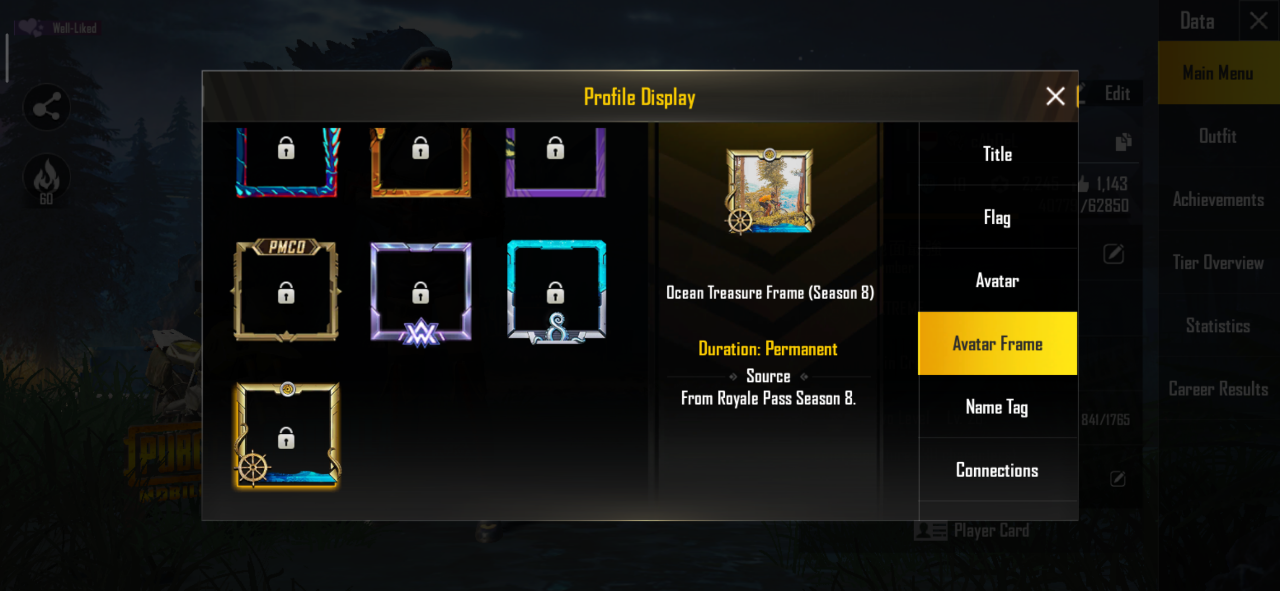Image resolution: width=1280 pixels, height=591 pixels.
Task: Show the Name Tag tab
Action: tap(997, 407)
